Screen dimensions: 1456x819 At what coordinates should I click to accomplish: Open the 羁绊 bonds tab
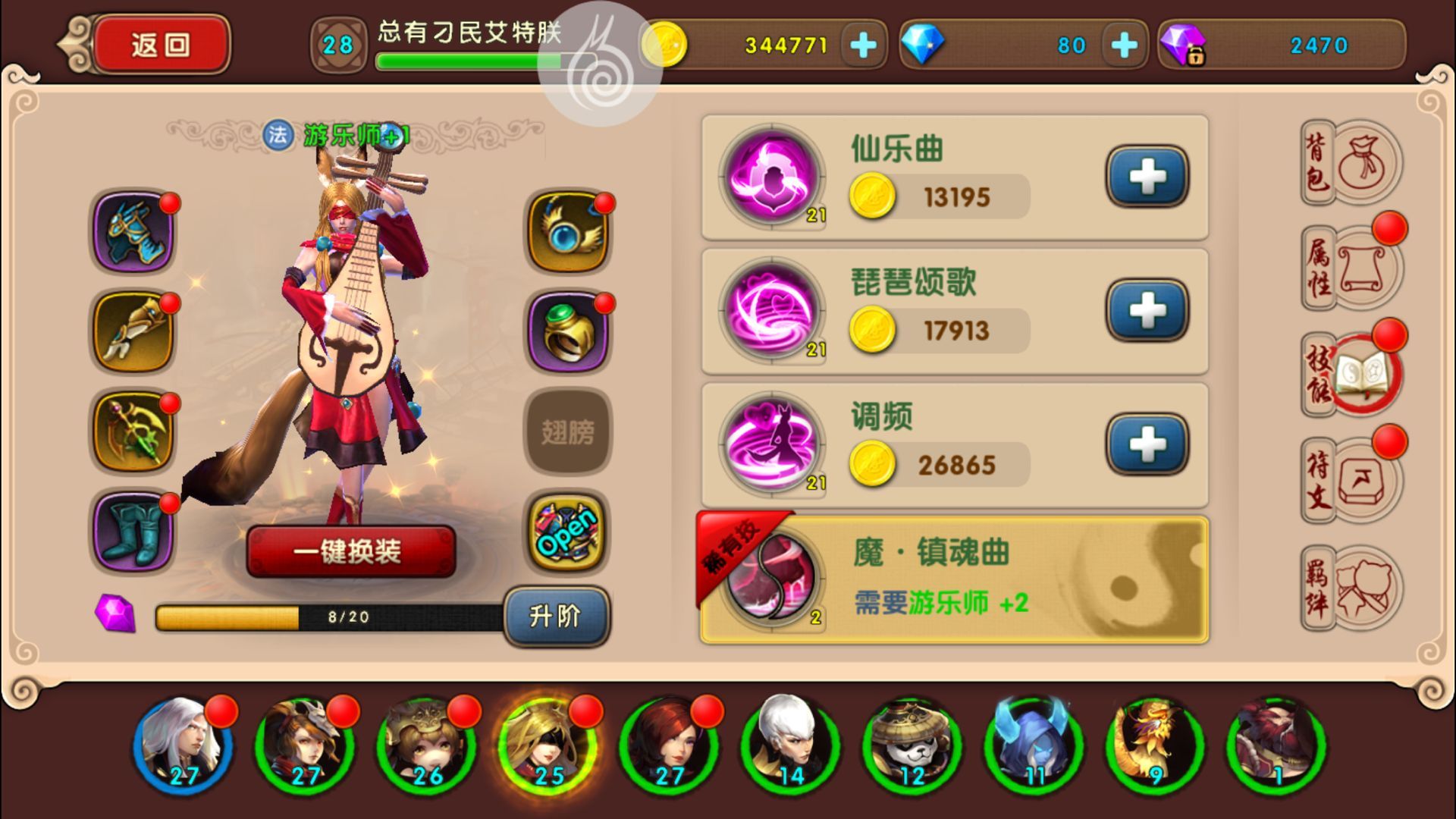[1352, 588]
